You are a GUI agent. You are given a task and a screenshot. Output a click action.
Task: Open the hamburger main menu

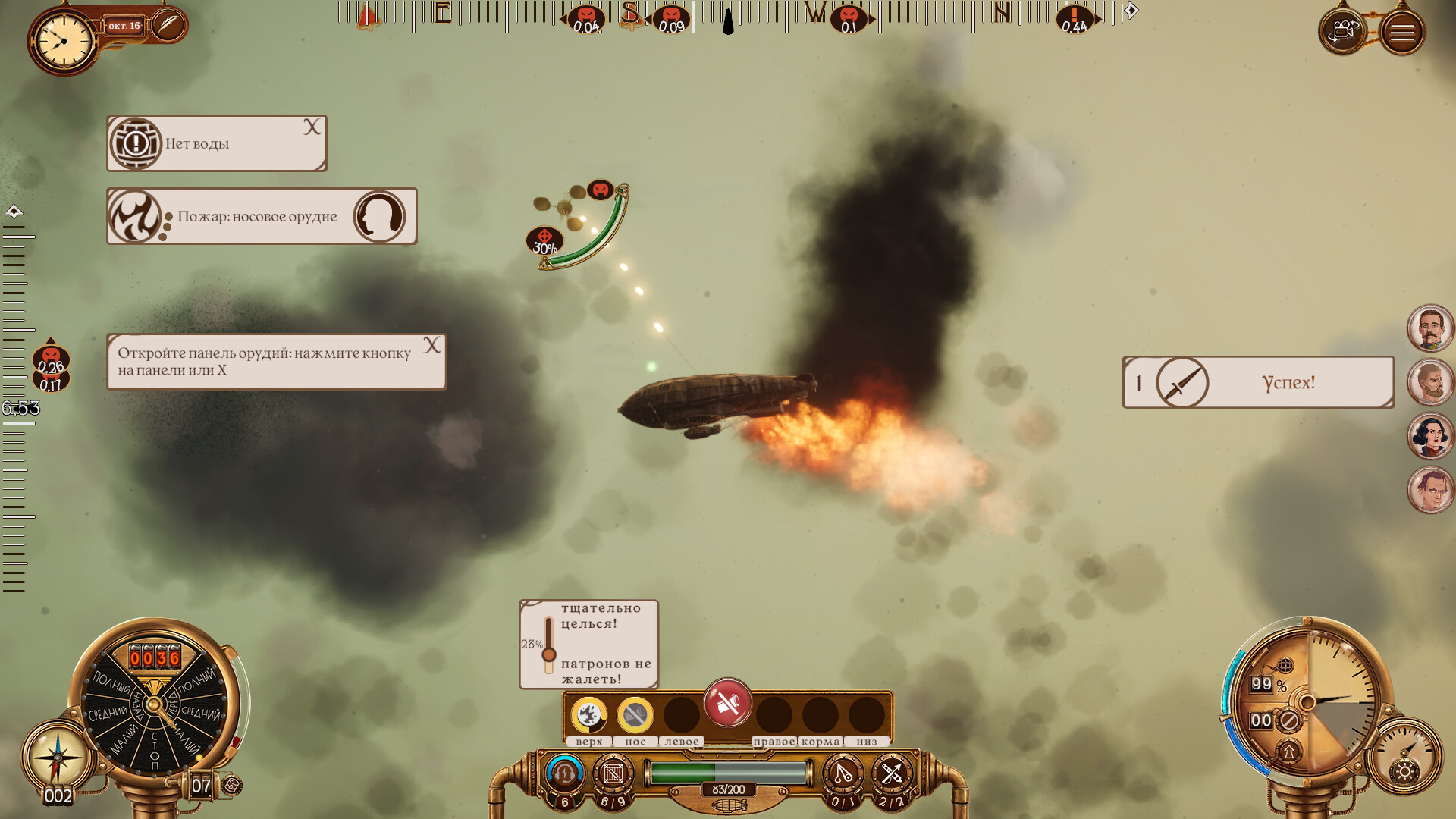[1401, 33]
